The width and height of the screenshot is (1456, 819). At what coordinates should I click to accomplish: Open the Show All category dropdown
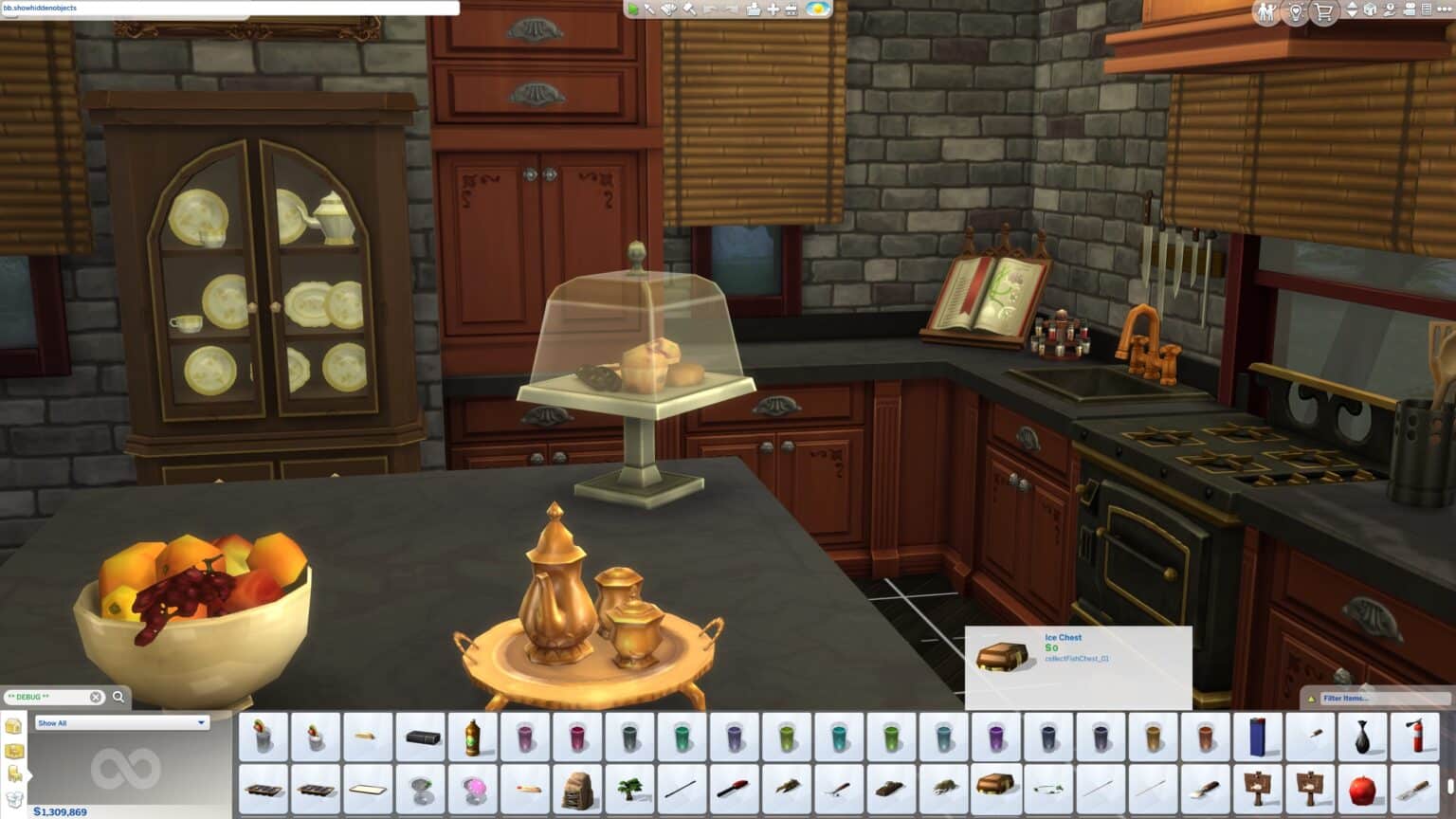pos(123,723)
